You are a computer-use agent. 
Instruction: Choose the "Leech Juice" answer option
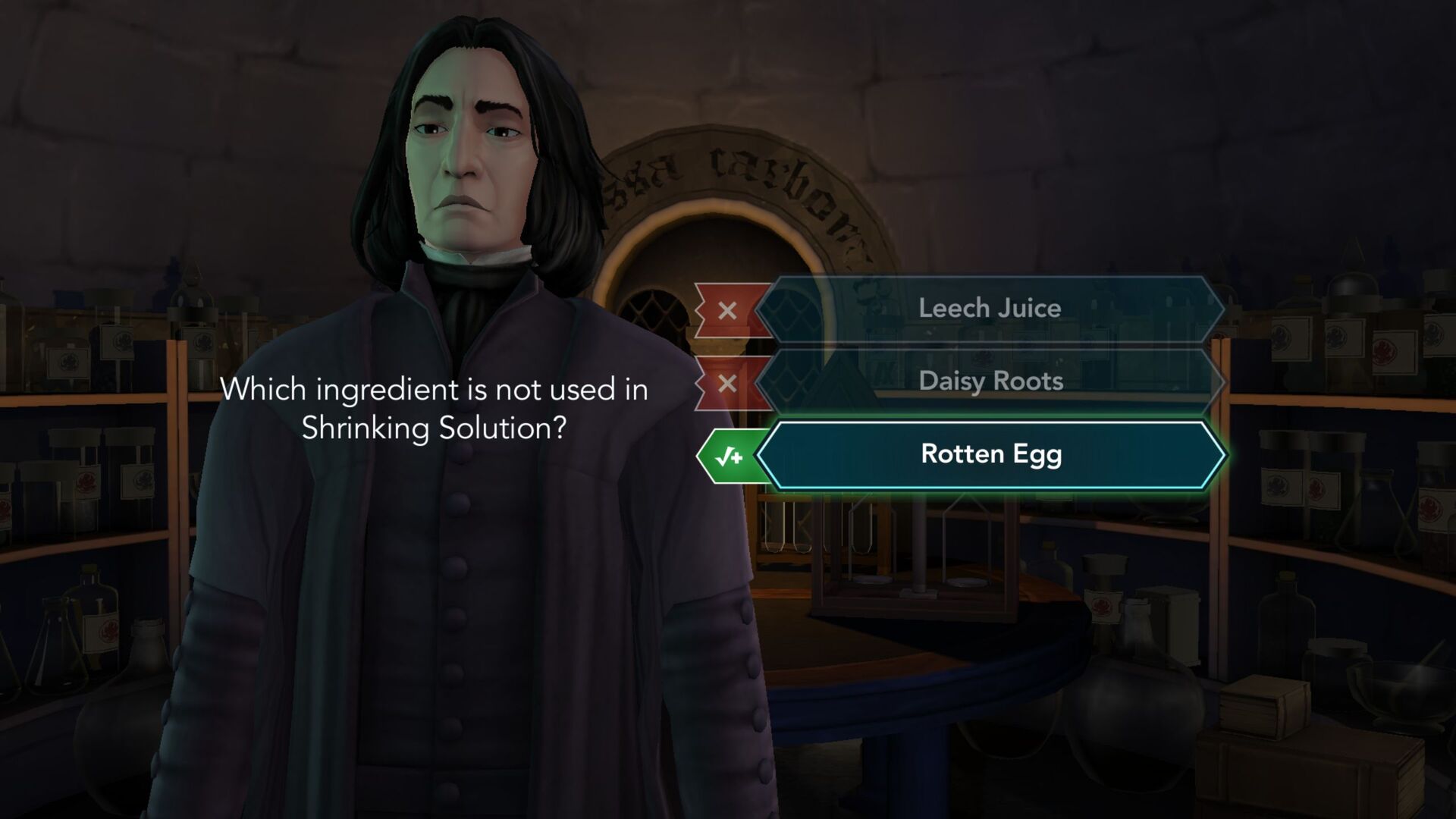[990, 308]
